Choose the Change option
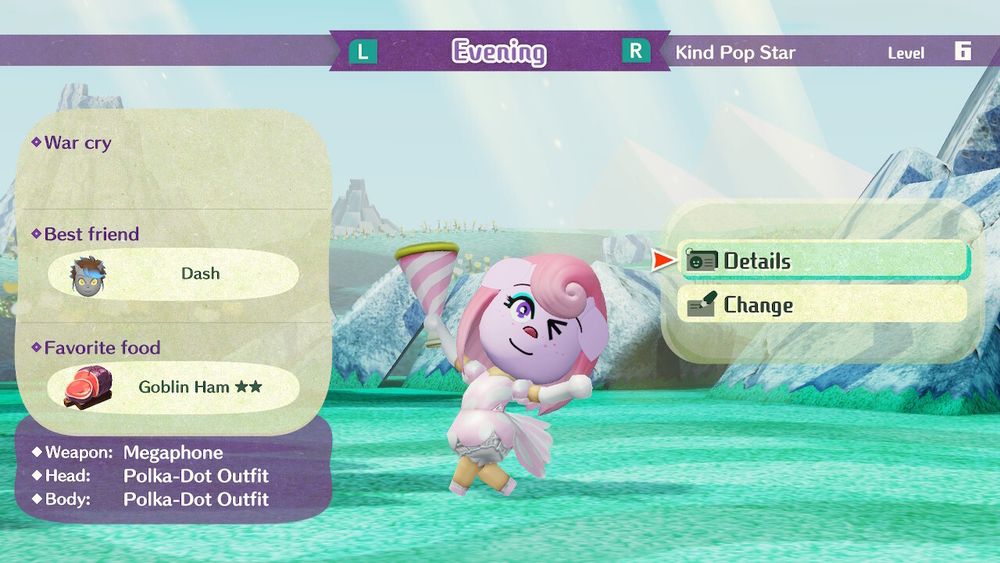 [823, 305]
